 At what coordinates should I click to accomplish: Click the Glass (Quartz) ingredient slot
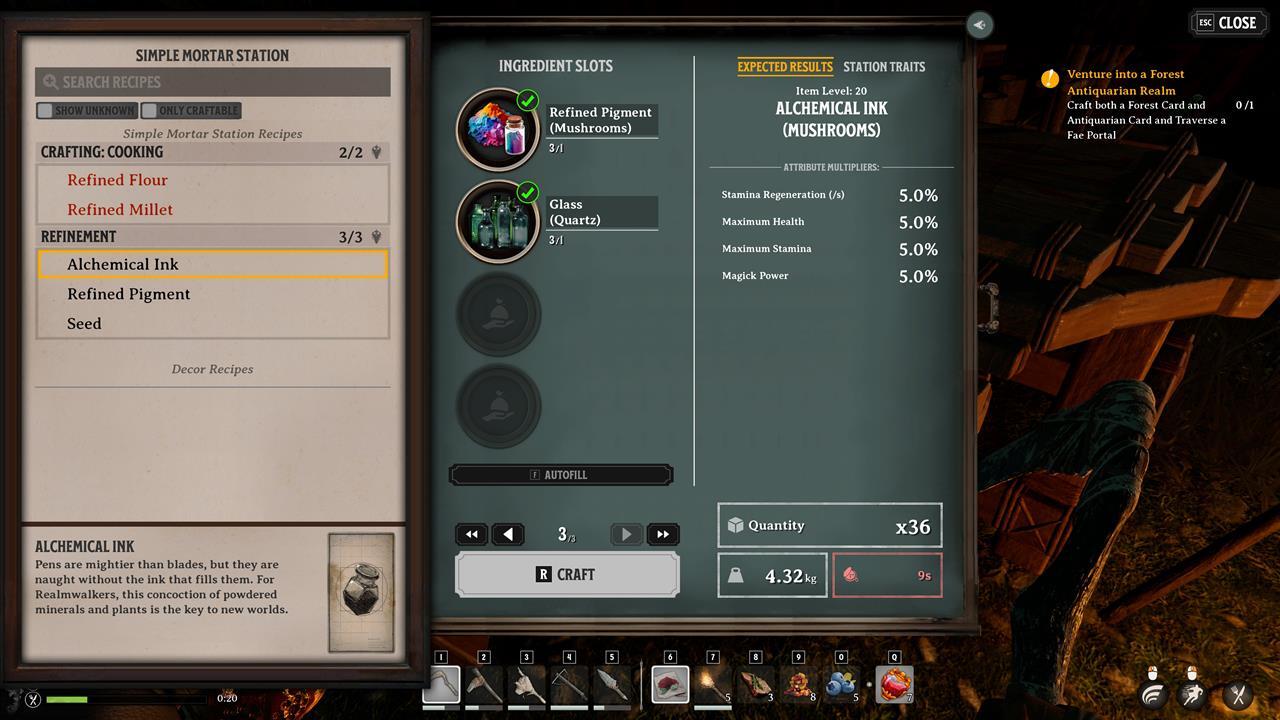[x=498, y=221]
